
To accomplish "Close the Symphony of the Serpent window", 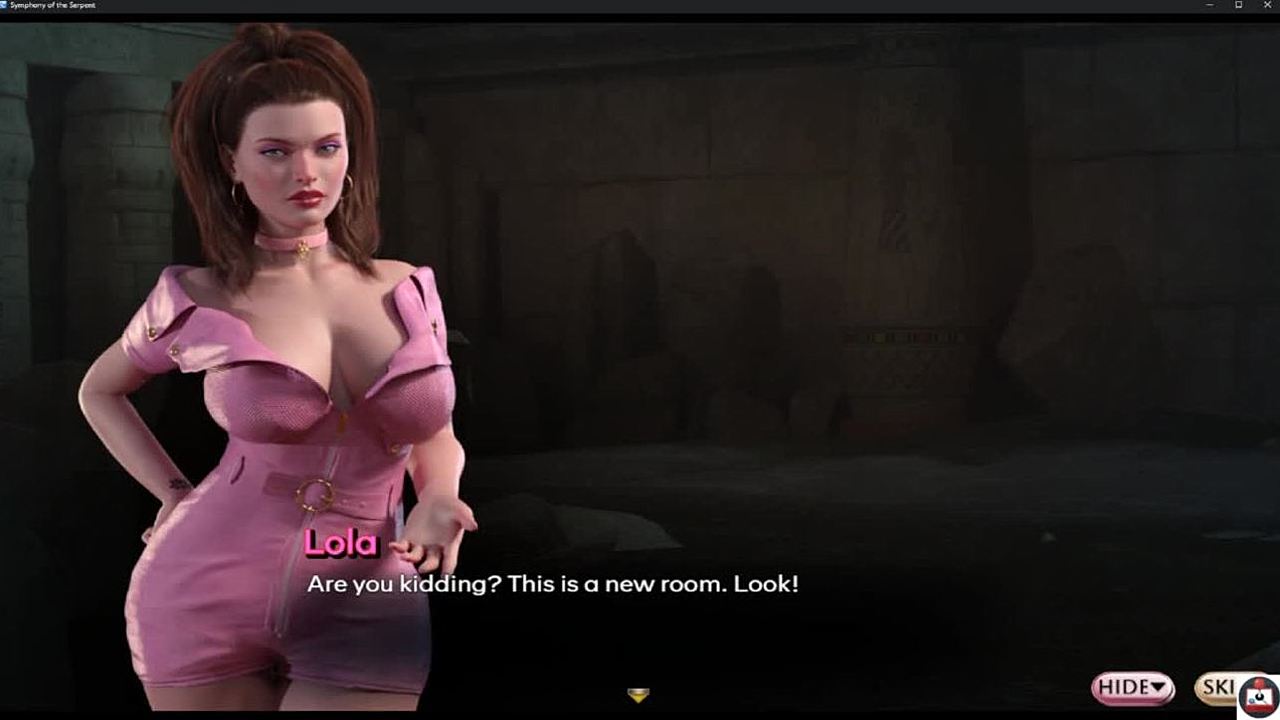I will (x=1267, y=6).
